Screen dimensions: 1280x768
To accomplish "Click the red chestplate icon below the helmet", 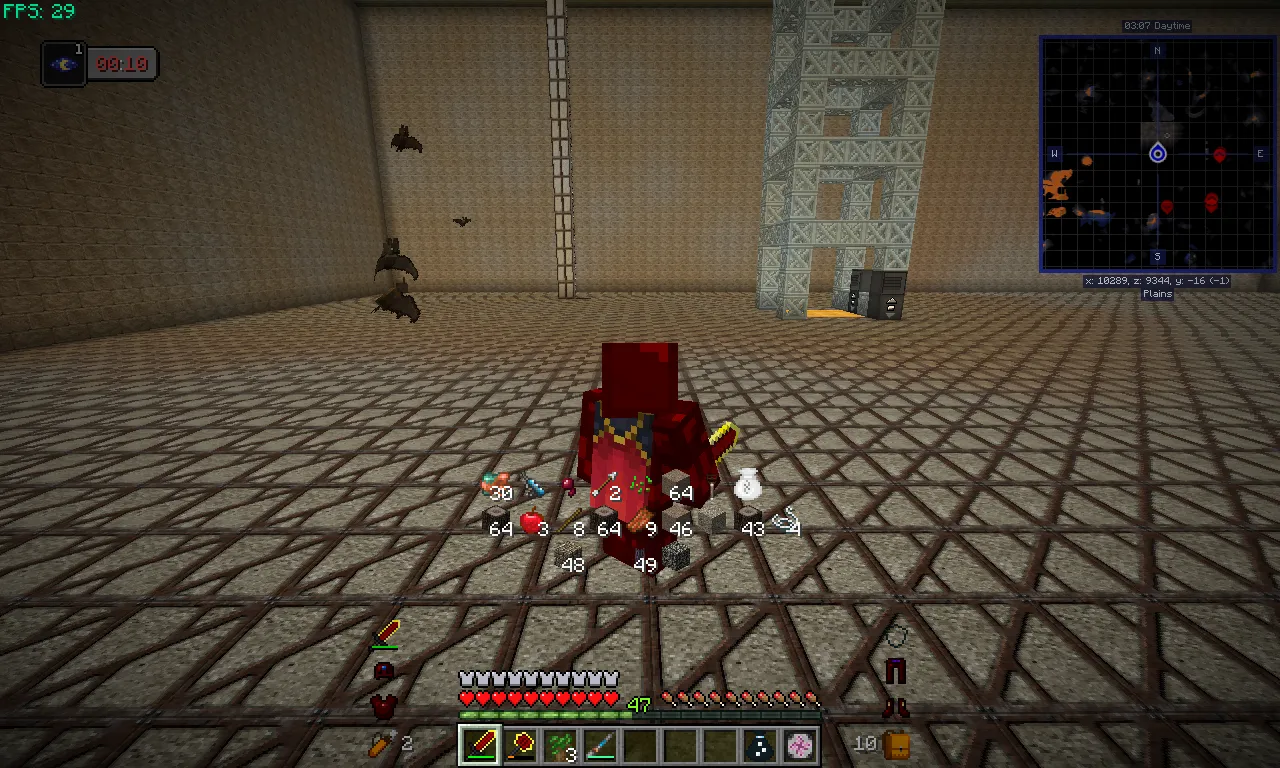I will pos(383,703).
